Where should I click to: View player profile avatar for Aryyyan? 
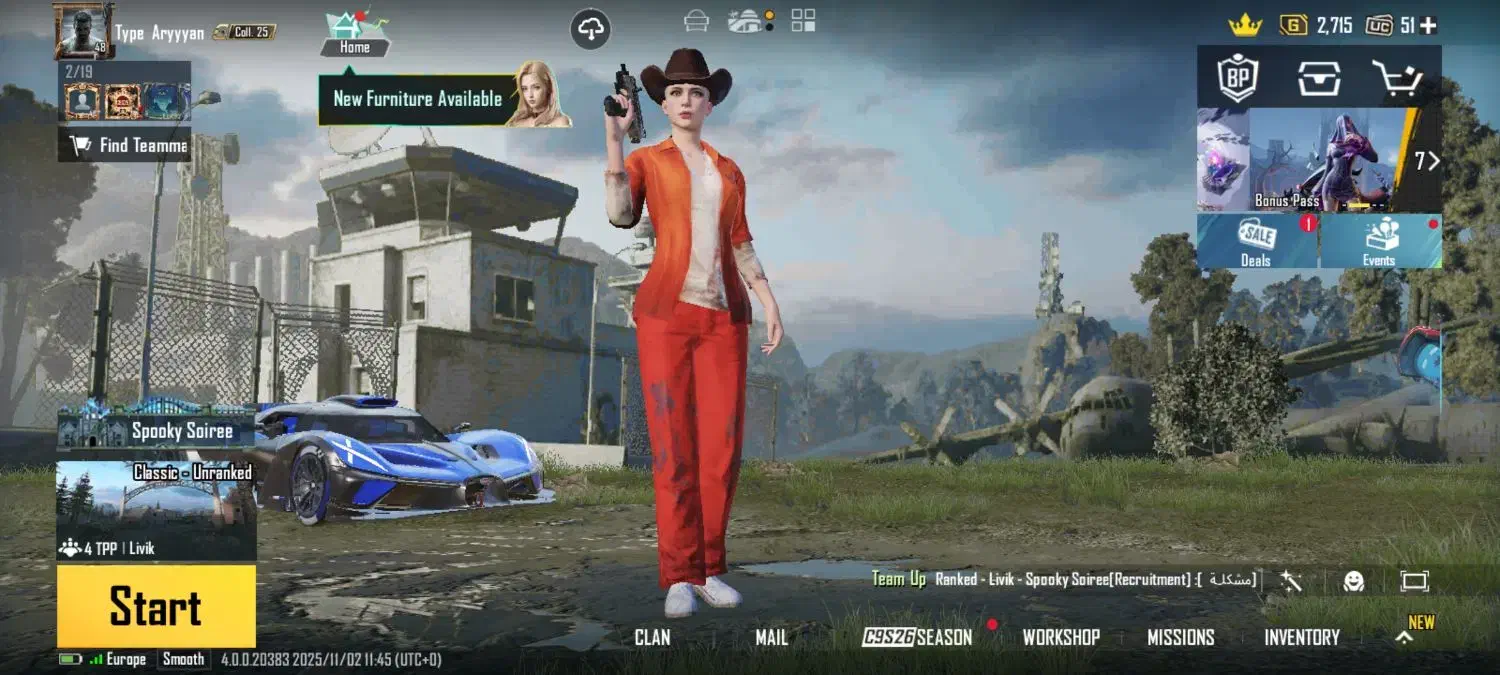(x=83, y=30)
